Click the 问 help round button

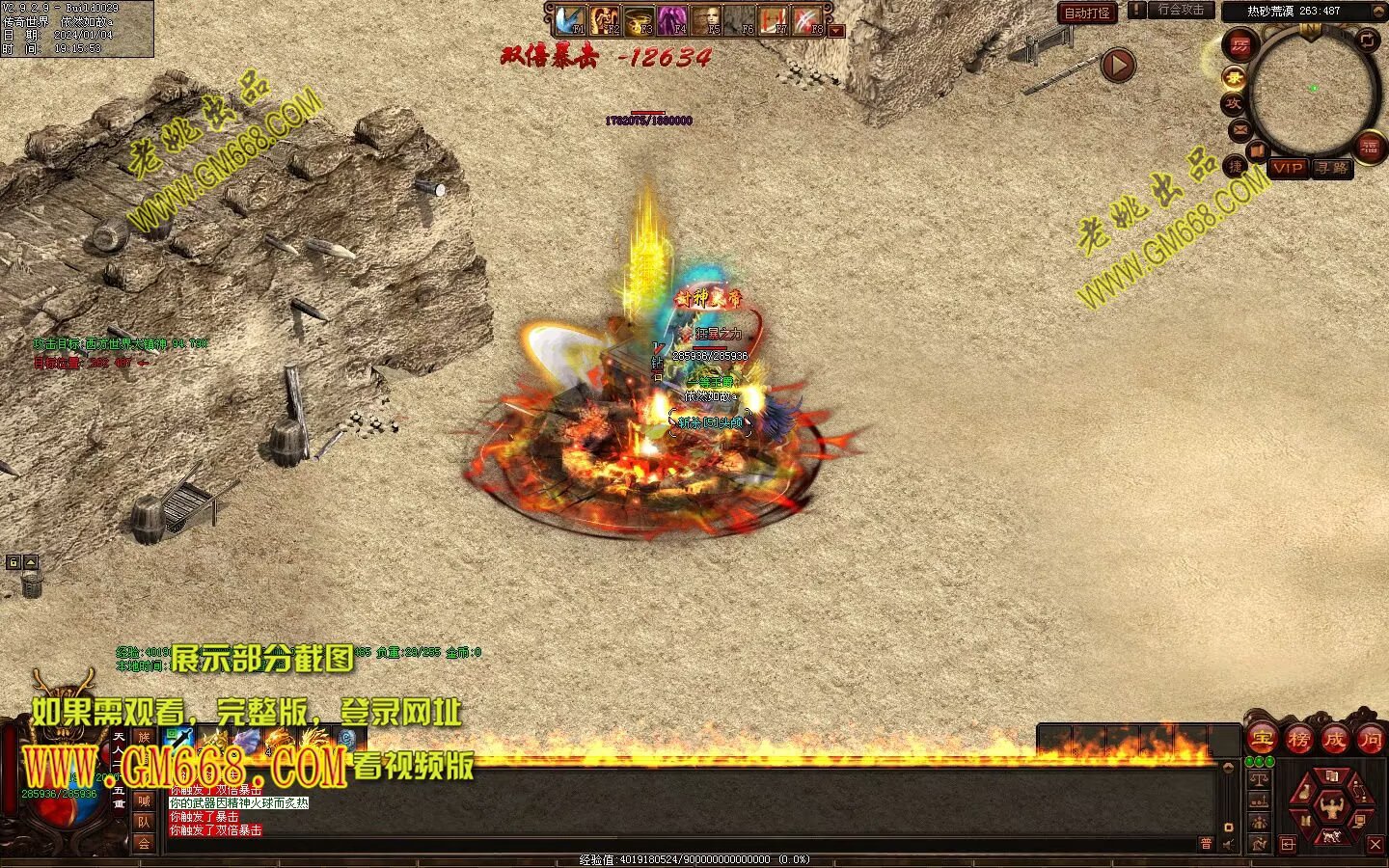click(1371, 740)
